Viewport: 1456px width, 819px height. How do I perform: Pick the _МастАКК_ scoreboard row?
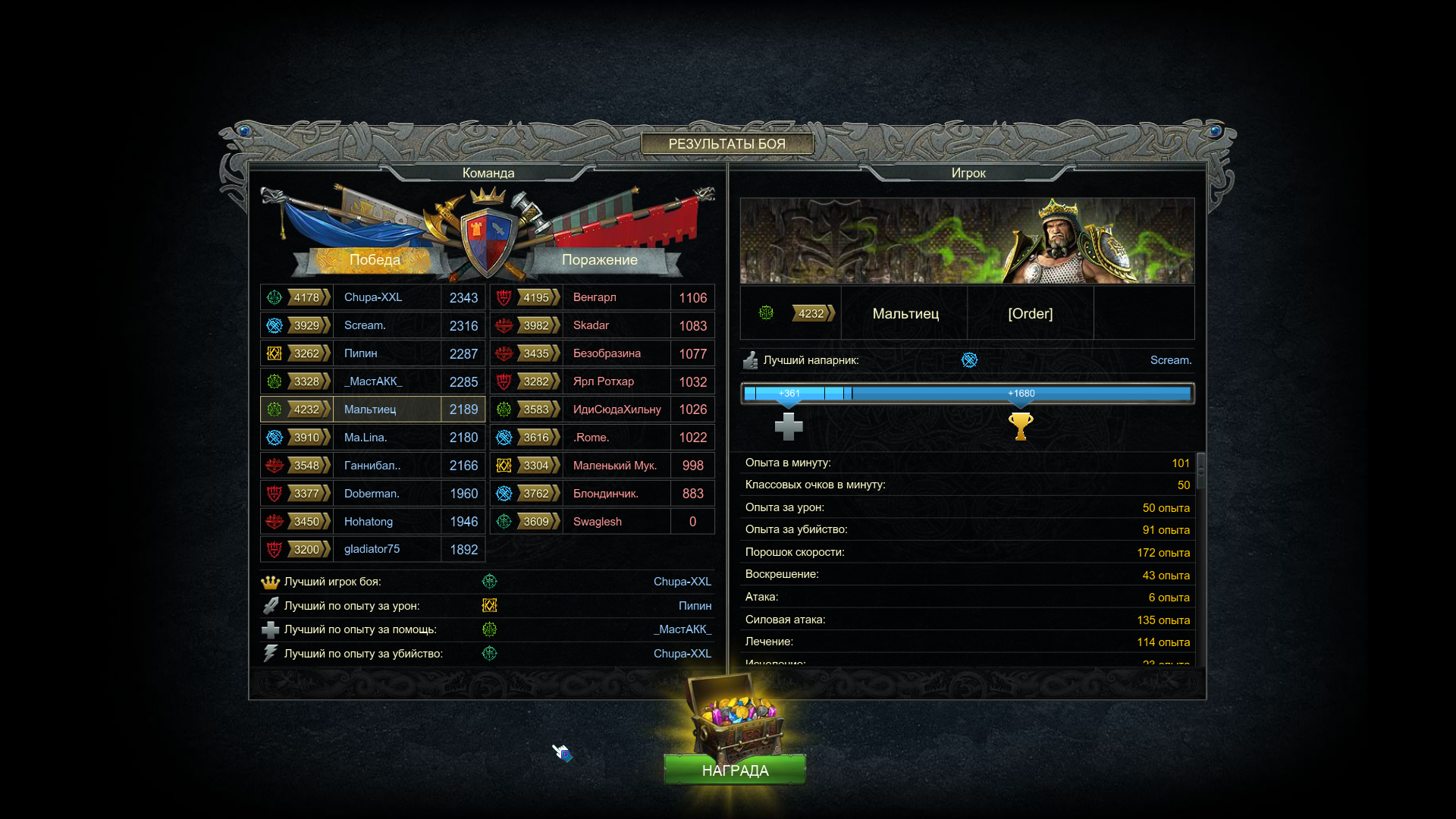coord(373,381)
